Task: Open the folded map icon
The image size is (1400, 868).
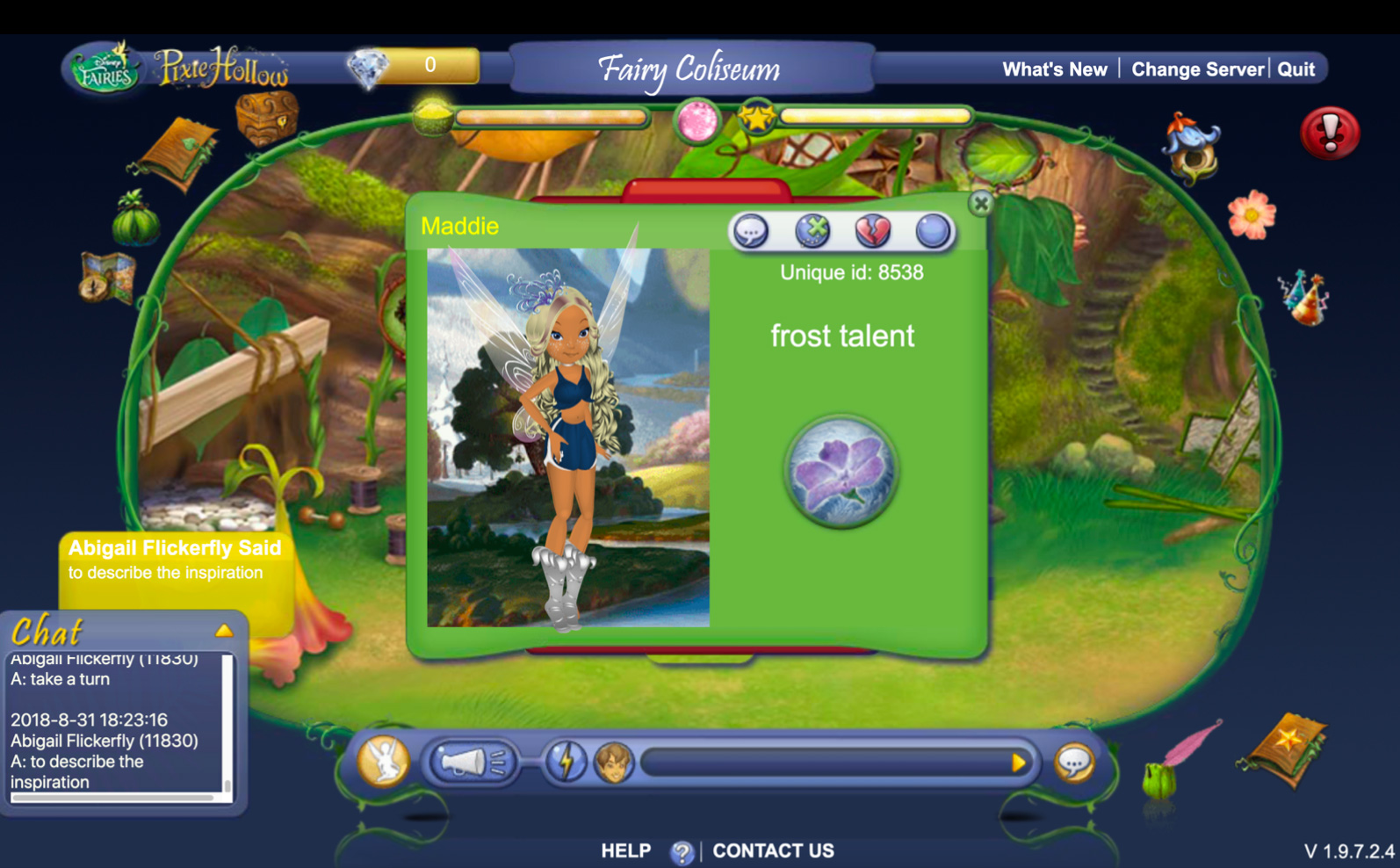Action: pyautogui.click(x=106, y=277)
